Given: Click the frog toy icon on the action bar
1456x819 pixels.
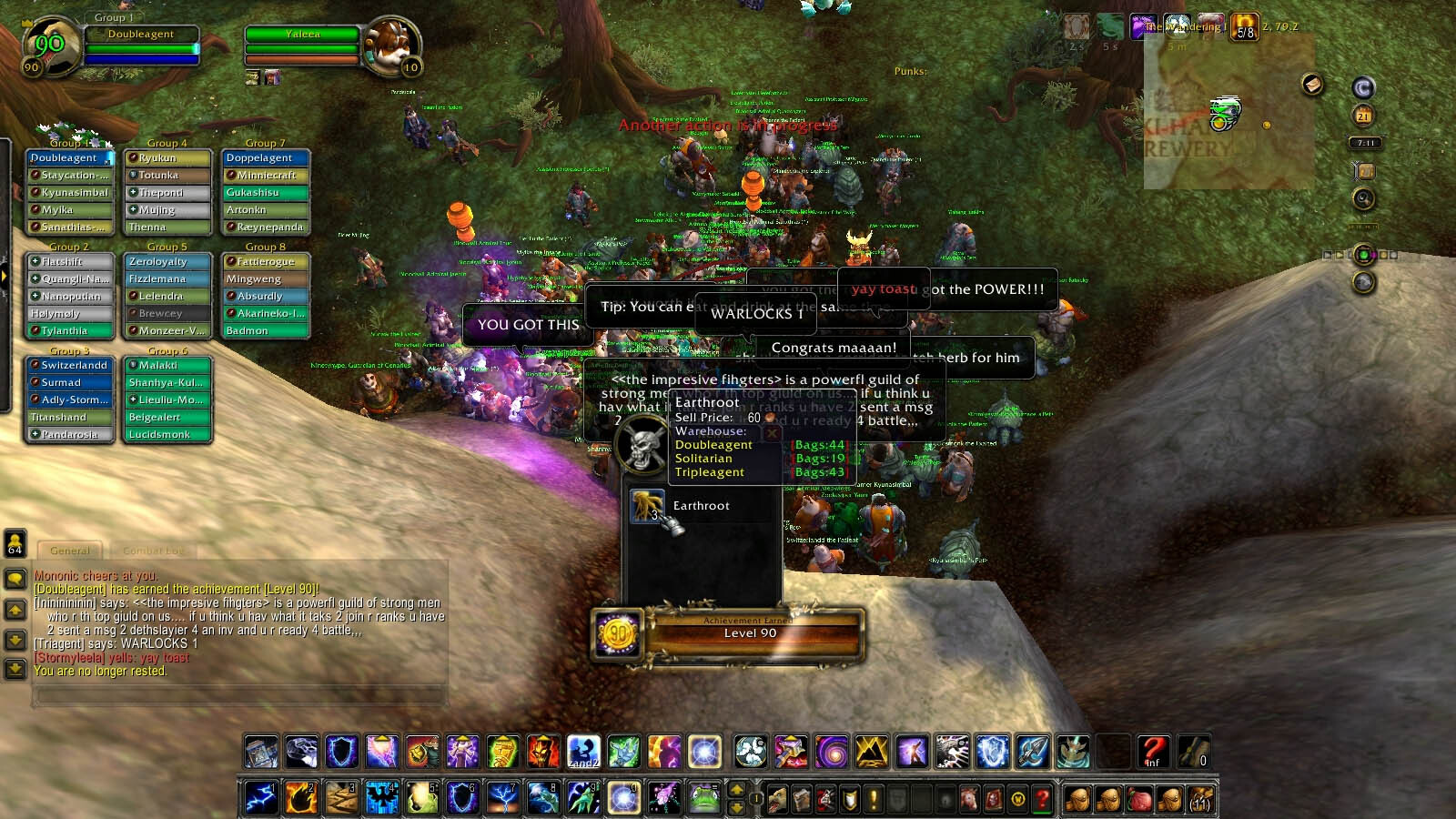Looking at the screenshot, I should (x=705, y=797).
